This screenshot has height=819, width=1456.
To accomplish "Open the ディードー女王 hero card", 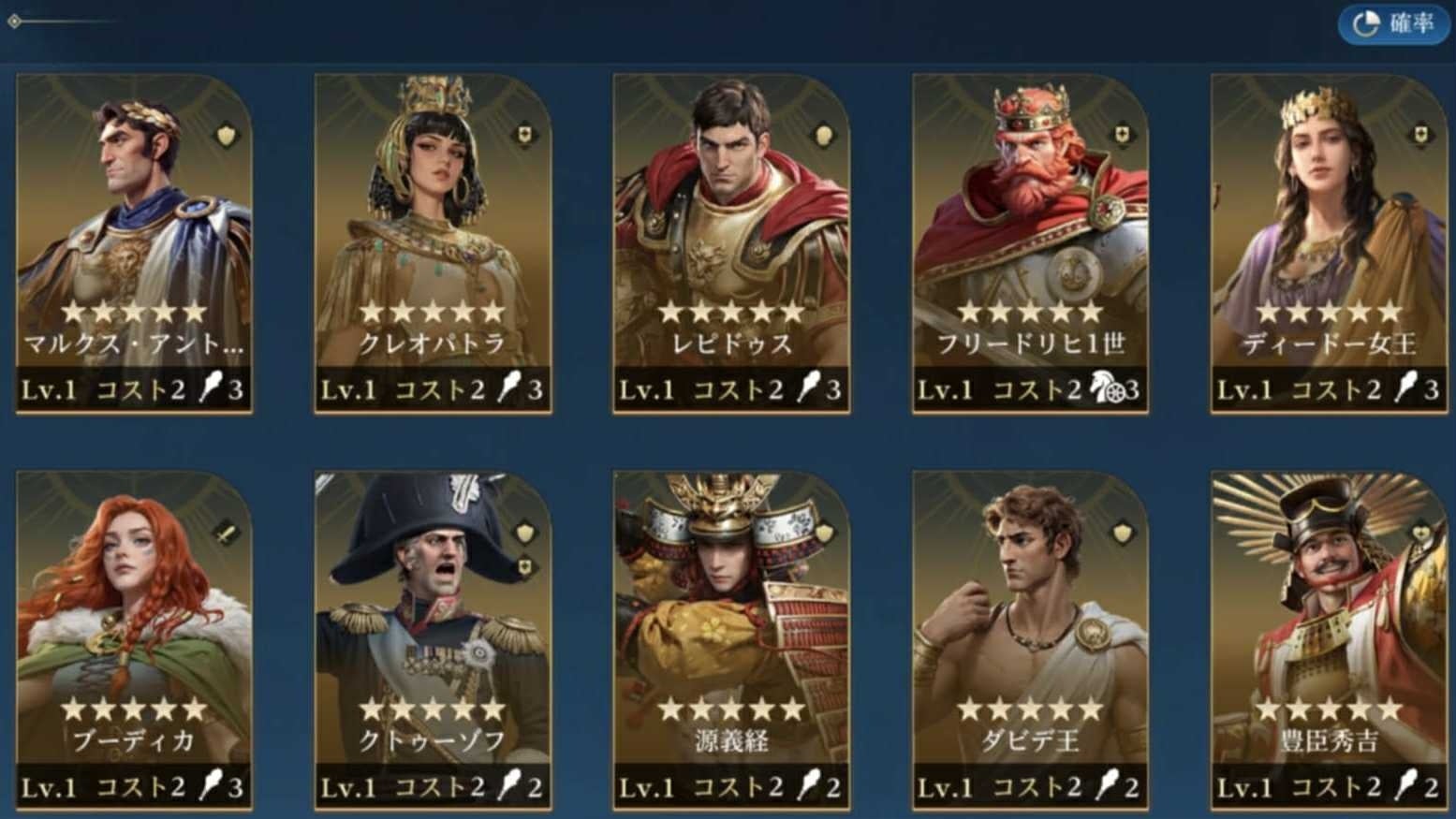I will (1328, 243).
